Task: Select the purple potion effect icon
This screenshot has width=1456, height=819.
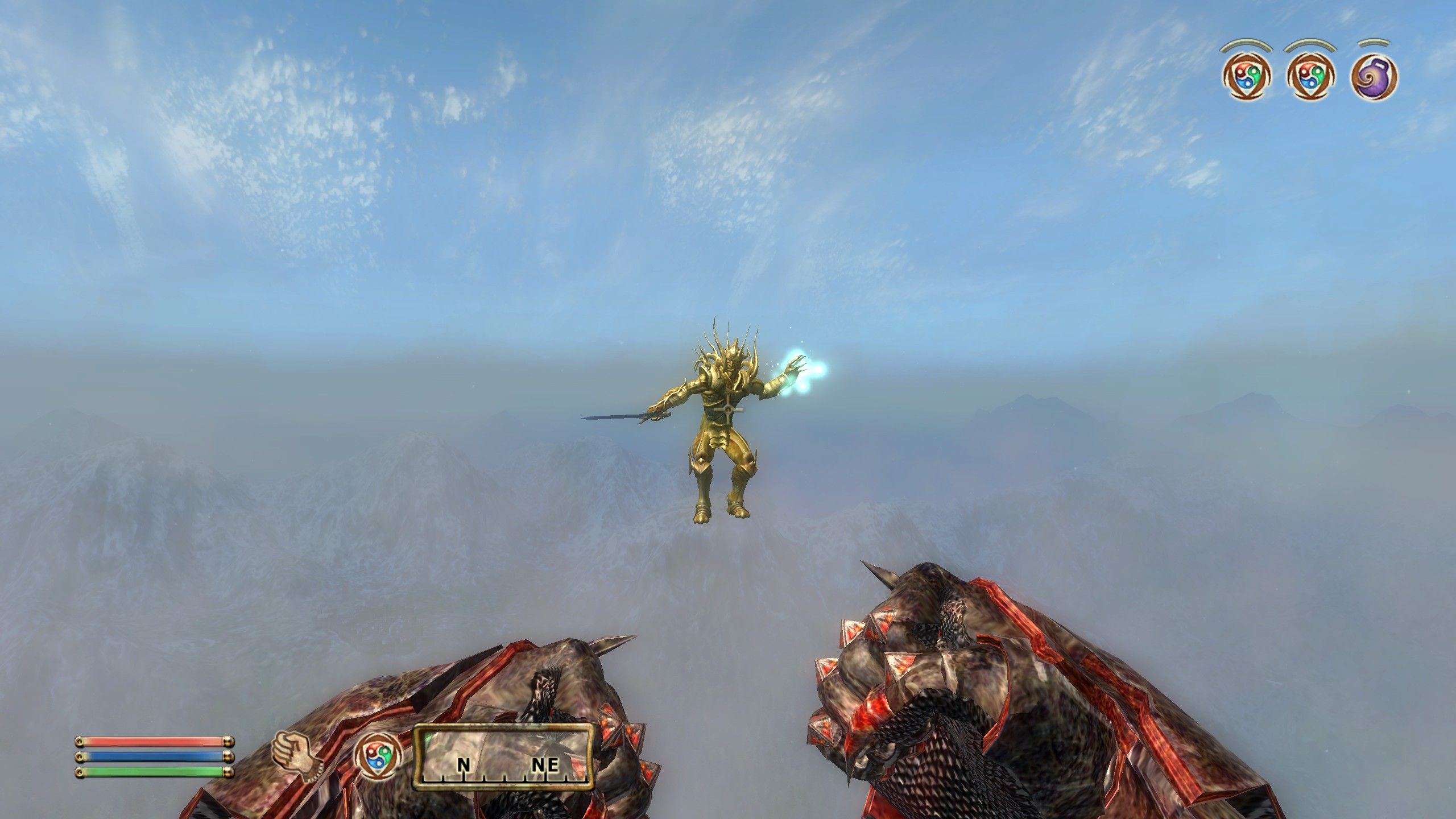Action: [1374, 77]
